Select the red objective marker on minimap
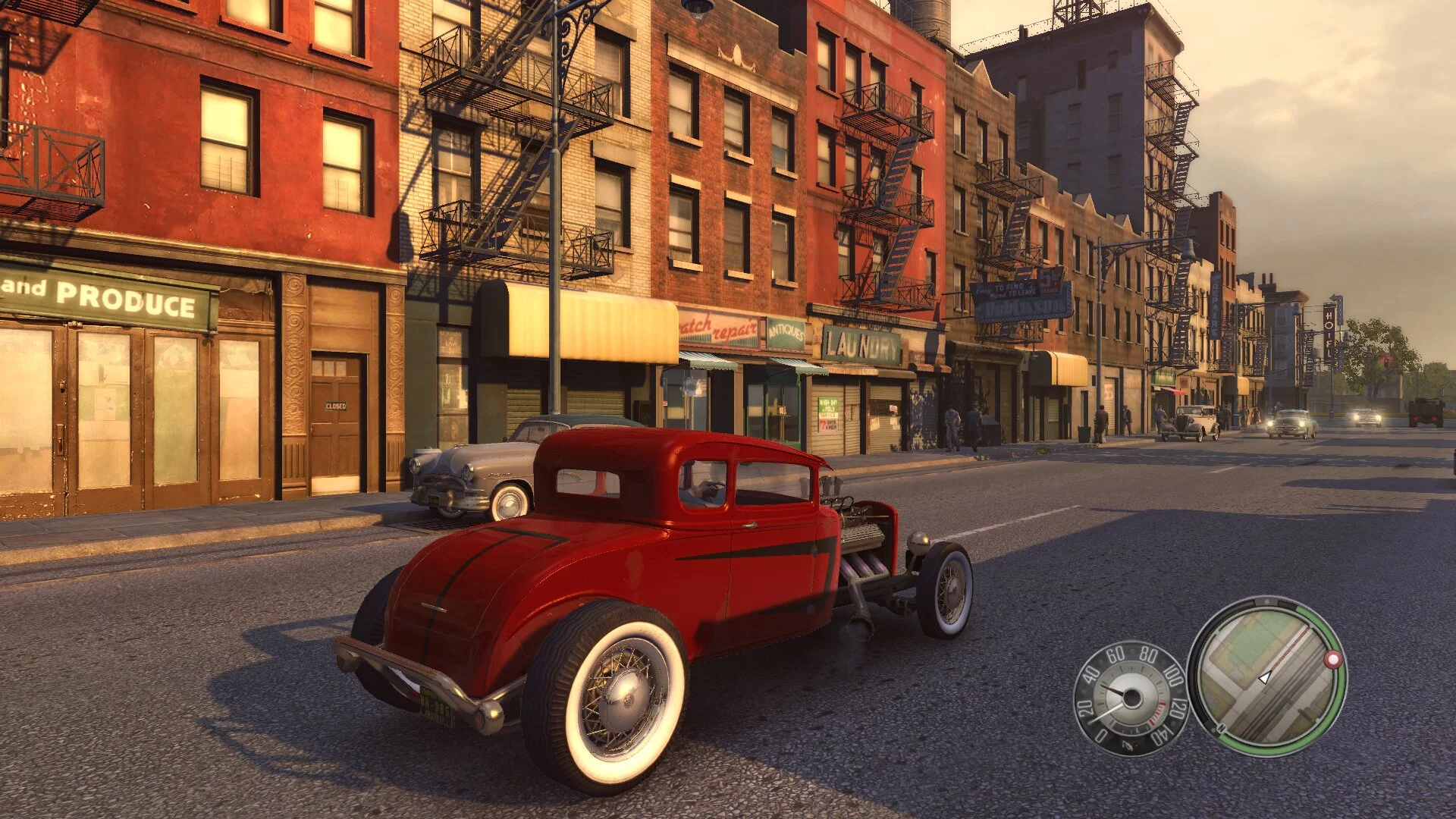The height and width of the screenshot is (819, 1456). (1332, 660)
